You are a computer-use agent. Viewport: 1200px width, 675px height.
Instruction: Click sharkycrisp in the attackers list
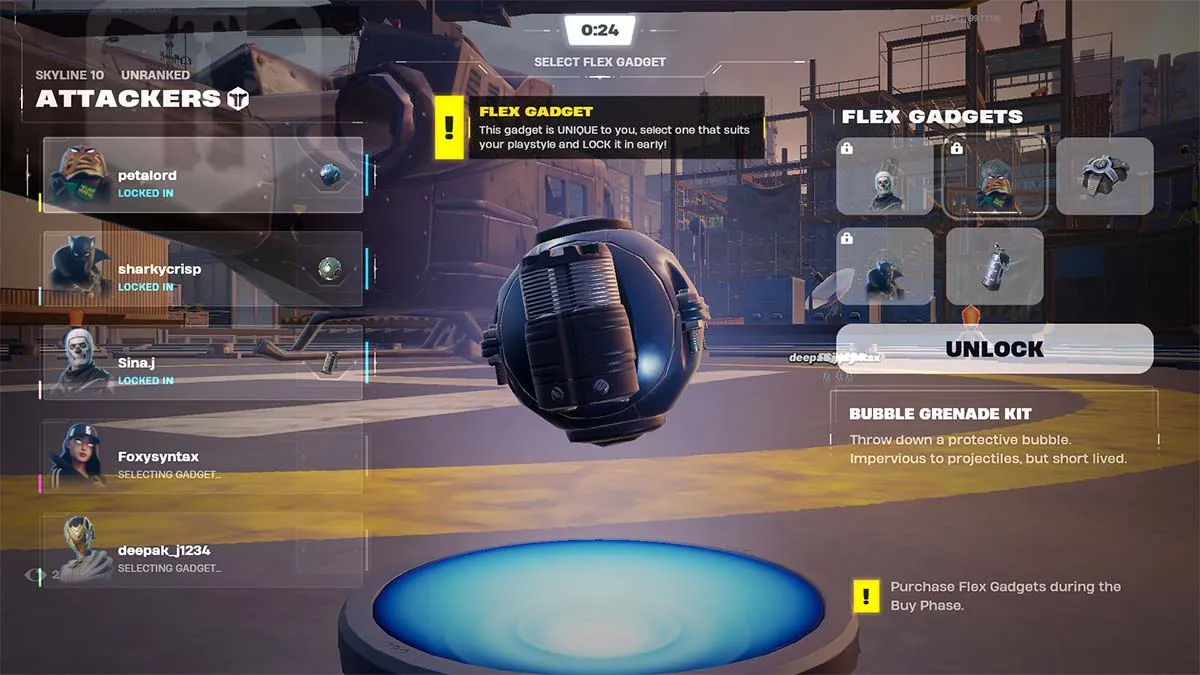[203, 269]
